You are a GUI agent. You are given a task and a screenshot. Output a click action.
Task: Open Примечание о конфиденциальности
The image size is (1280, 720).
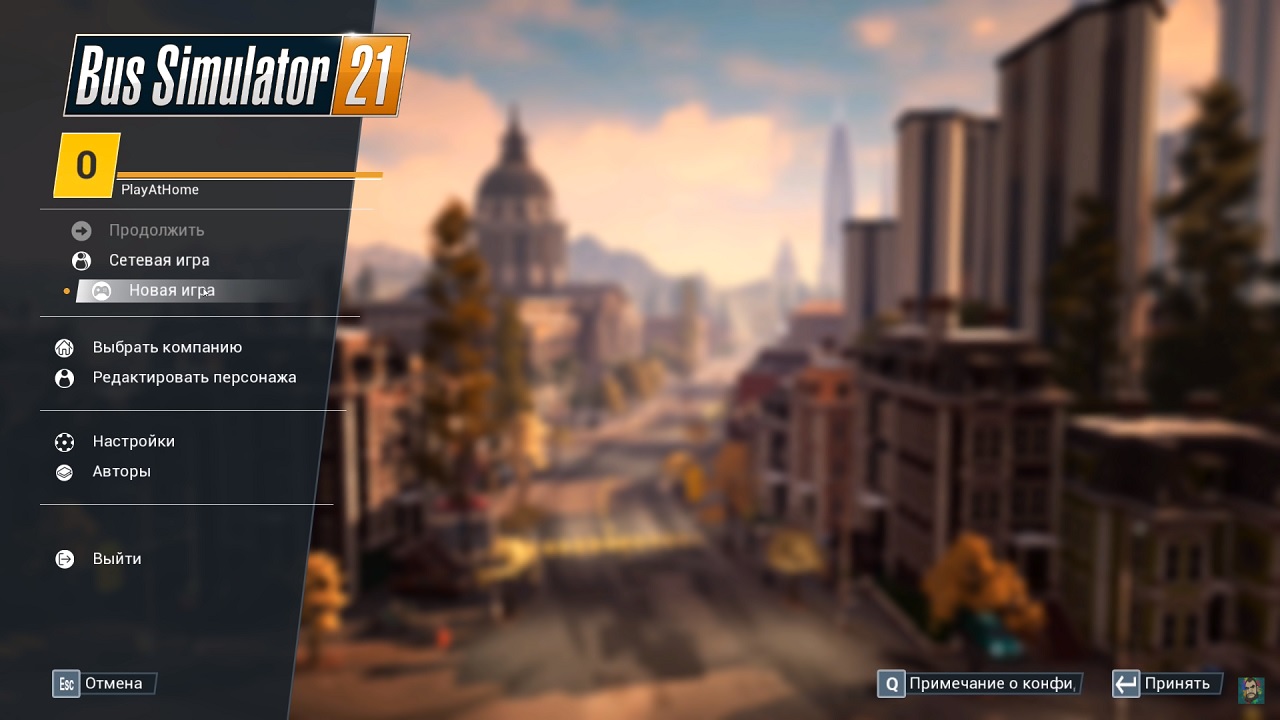pyautogui.click(x=991, y=683)
